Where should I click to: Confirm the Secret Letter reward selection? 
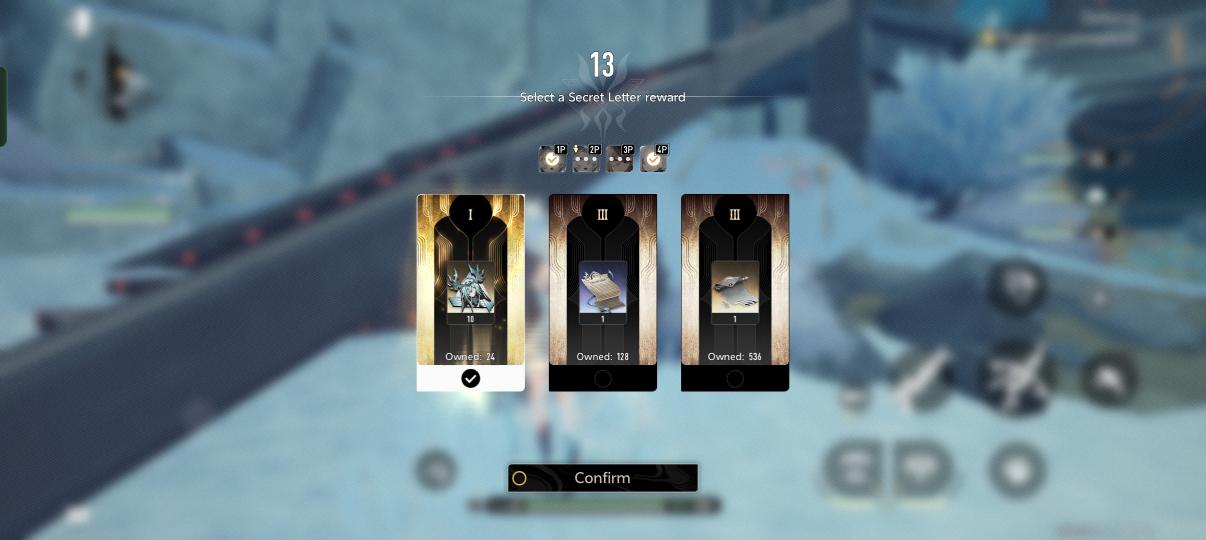click(602, 478)
